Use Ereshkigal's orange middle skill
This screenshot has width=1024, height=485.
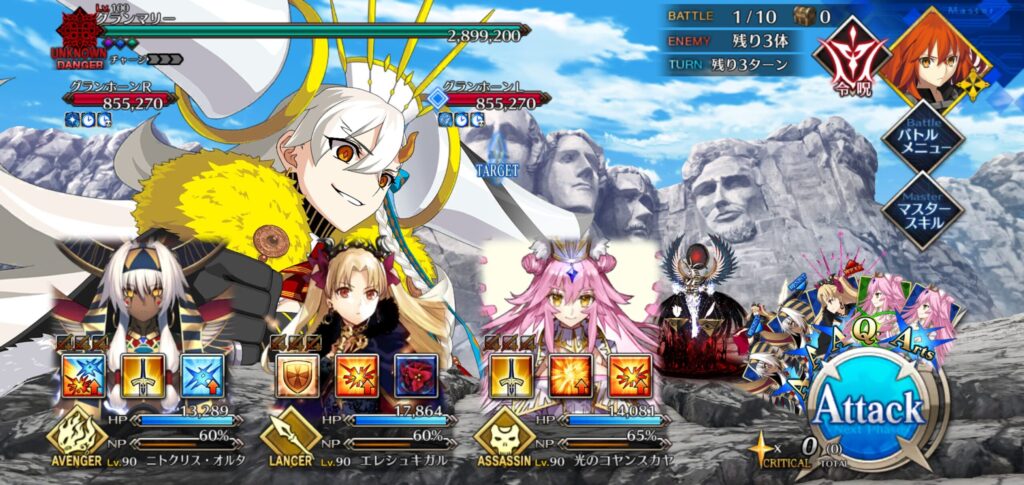tap(355, 376)
